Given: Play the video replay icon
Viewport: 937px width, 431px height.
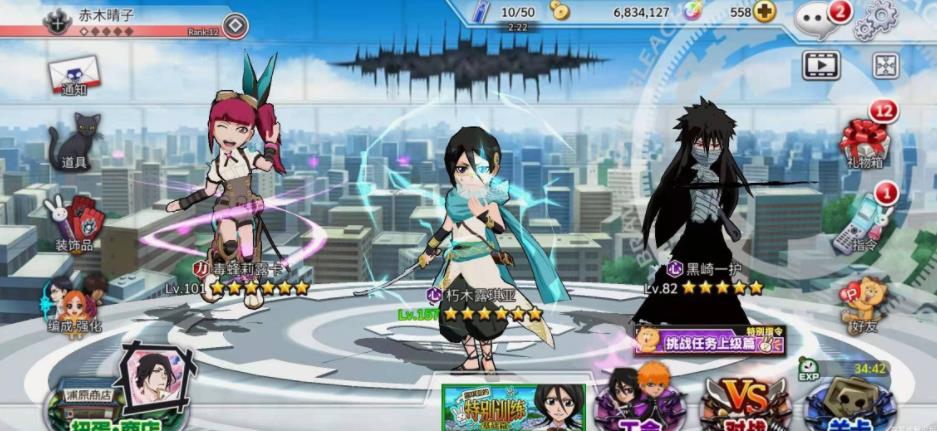Looking at the screenshot, I should 820,66.
